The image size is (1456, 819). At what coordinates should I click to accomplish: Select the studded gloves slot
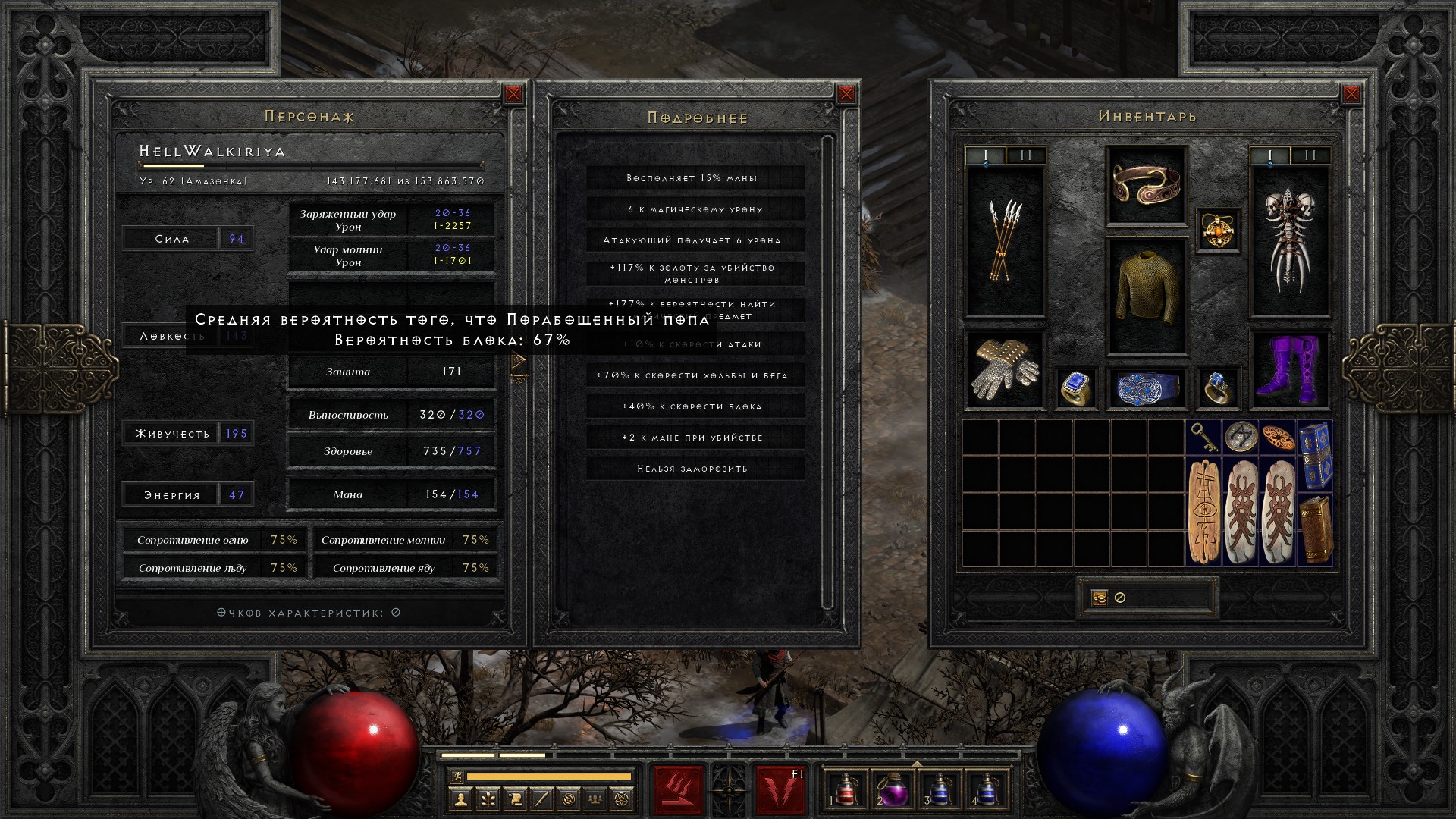tap(1005, 370)
